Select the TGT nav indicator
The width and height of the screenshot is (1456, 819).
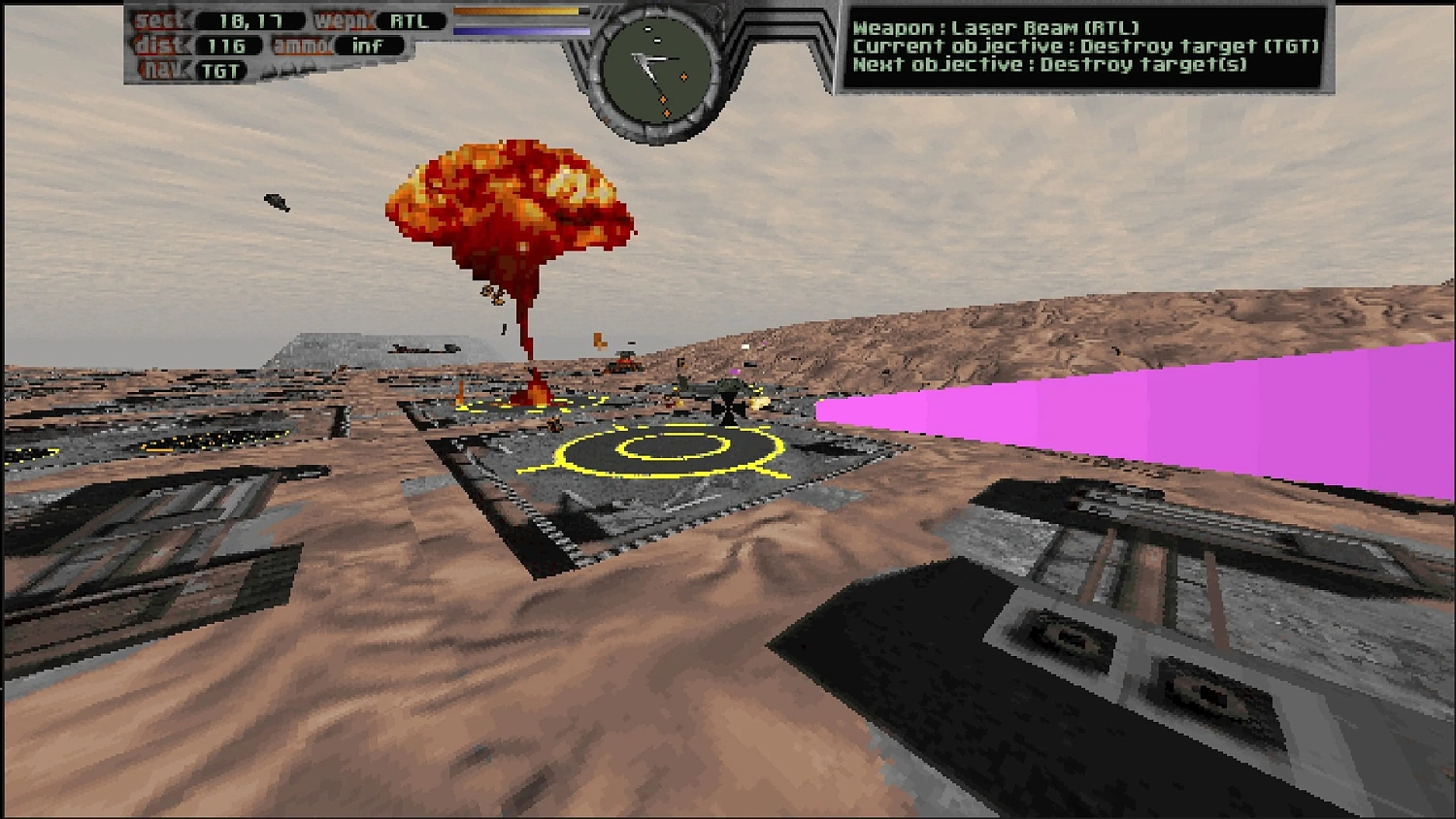pyautogui.click(x=220, y=71)
